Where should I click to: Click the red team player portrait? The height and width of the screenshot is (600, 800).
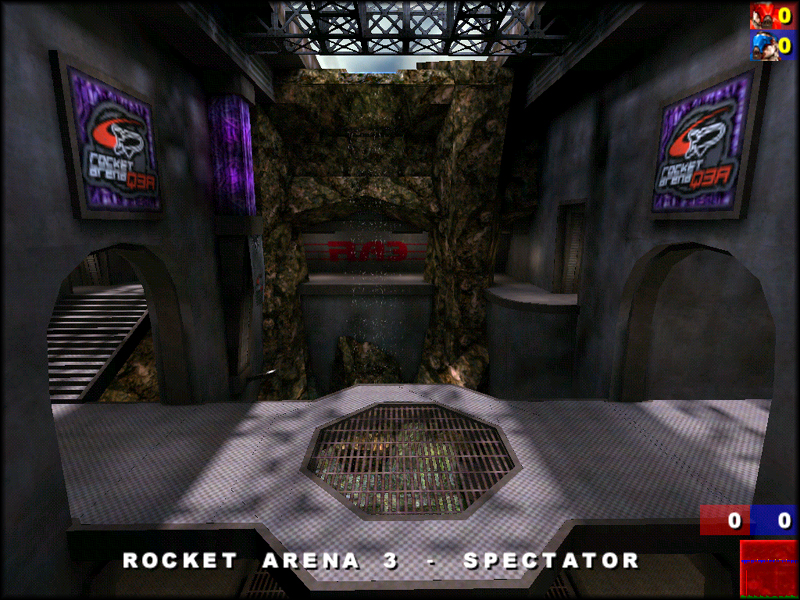763,15
